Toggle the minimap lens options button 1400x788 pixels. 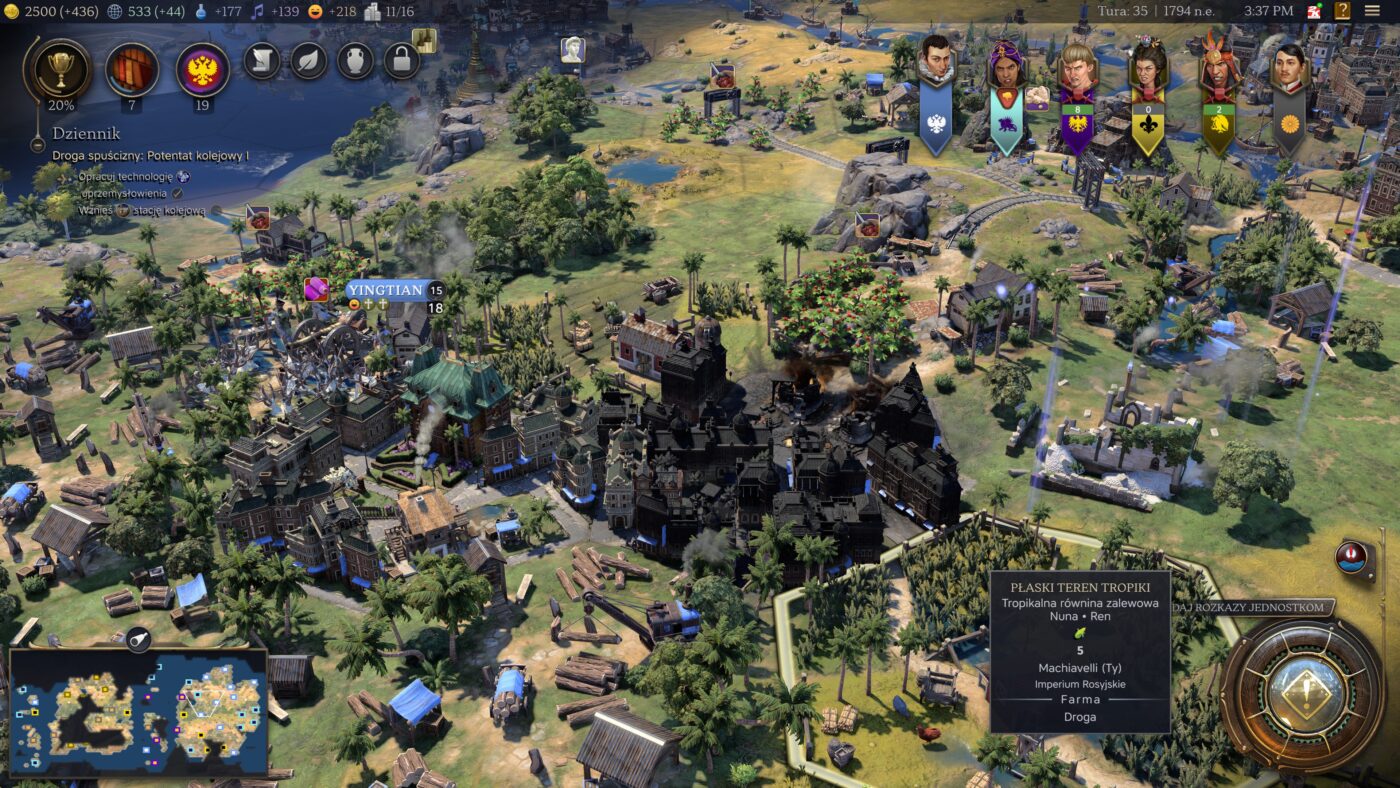138,635
